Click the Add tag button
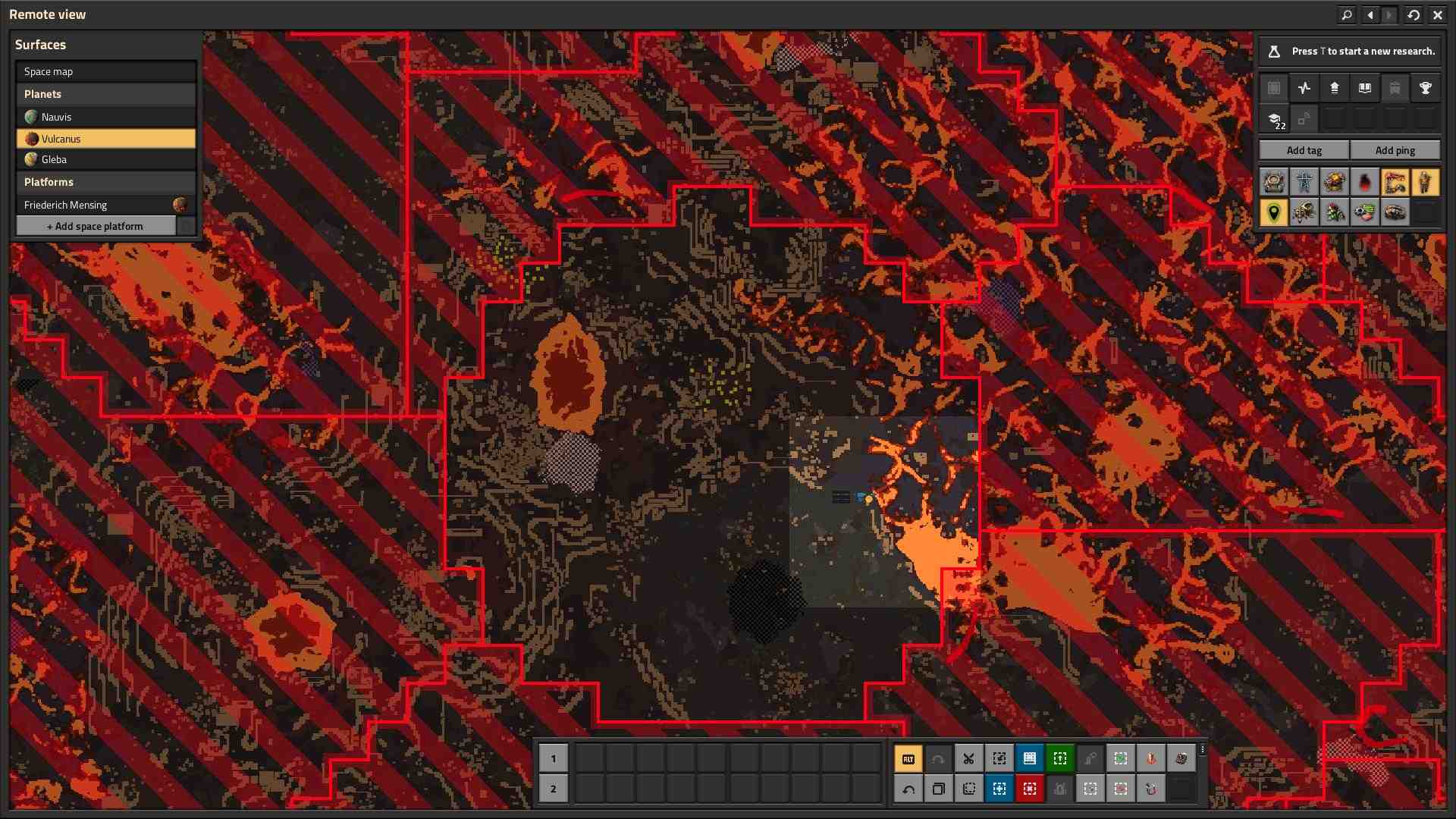 [x=1304, y=150]
